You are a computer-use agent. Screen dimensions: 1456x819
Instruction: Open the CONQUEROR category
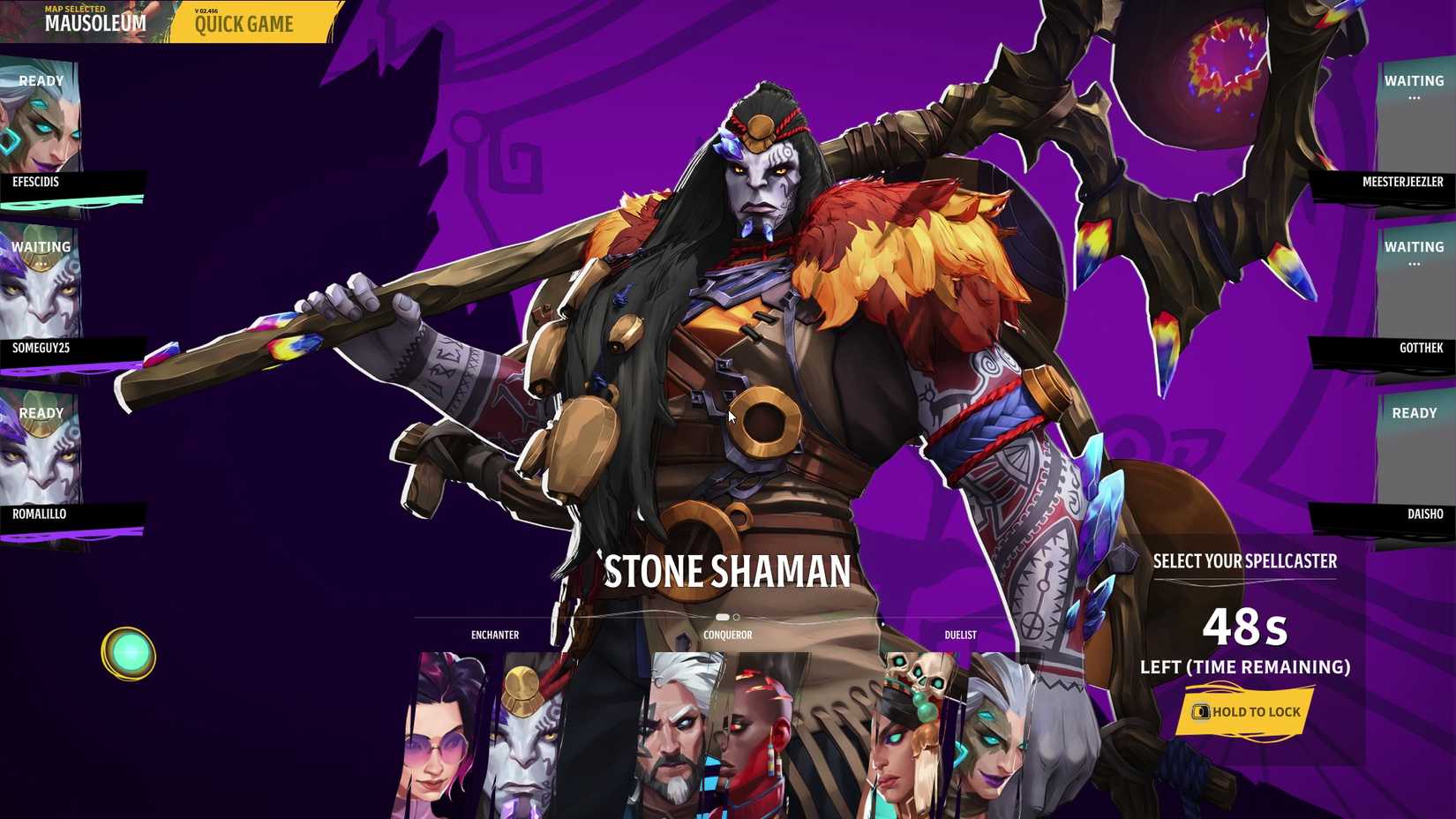(726, 634)
